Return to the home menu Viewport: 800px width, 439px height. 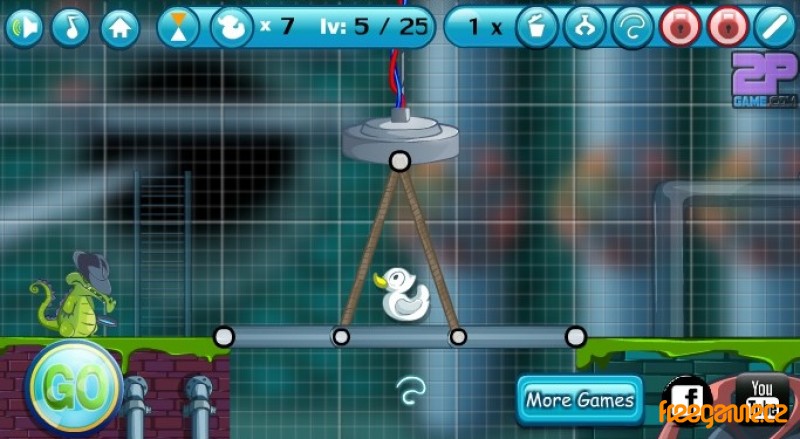pos(119,27)
